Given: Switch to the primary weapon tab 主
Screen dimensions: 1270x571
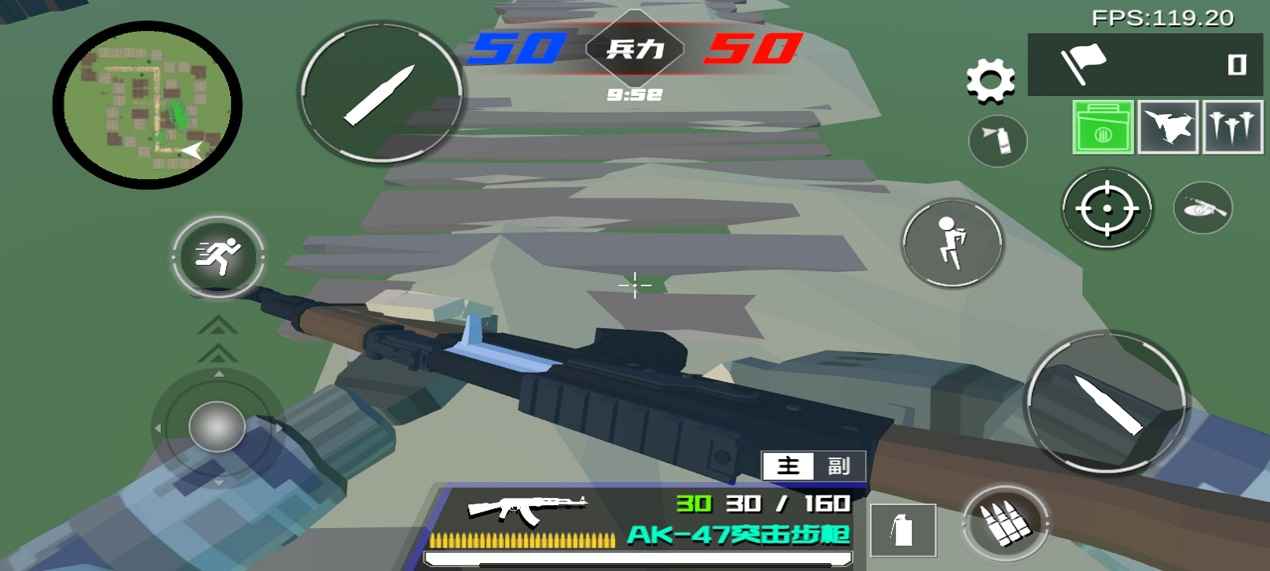Looking at the screenshot, I should [x=788, y=466].
